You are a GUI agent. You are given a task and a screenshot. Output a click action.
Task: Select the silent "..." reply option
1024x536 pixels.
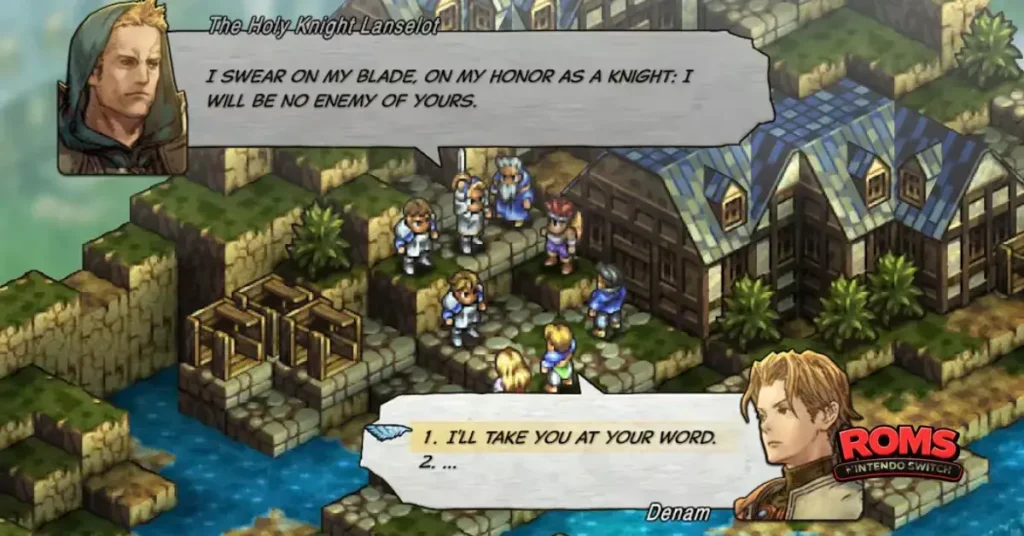pos(441,464)
